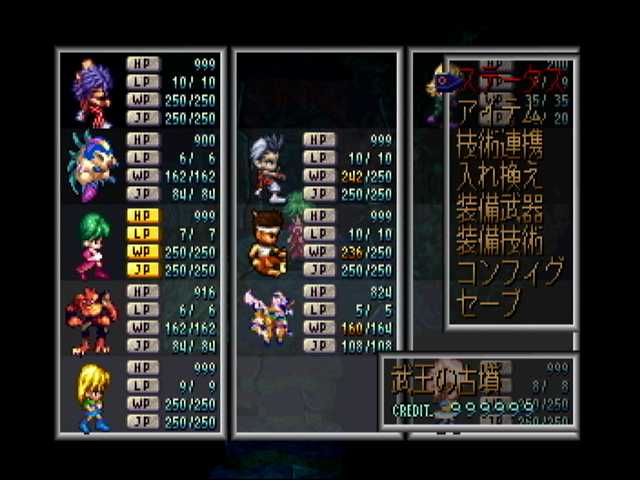Choose the red horned beast party member
The image size is (640, 480).
[93, 320]
